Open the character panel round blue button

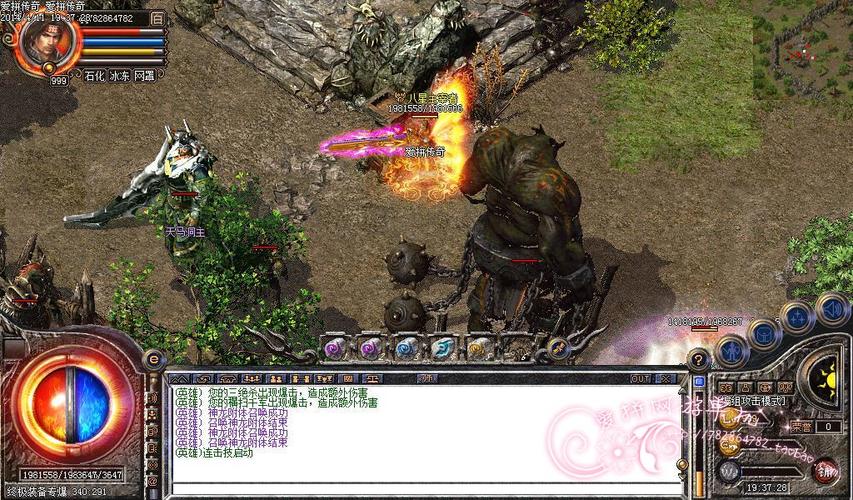tap(731, 350)
